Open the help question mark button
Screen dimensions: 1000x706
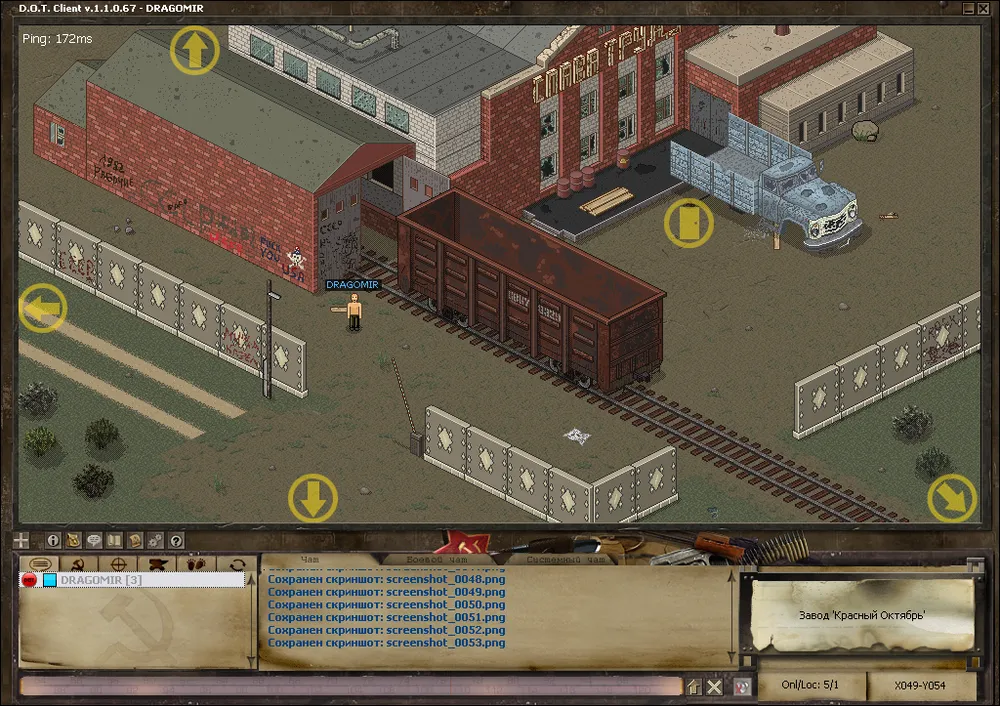point(176,540)
